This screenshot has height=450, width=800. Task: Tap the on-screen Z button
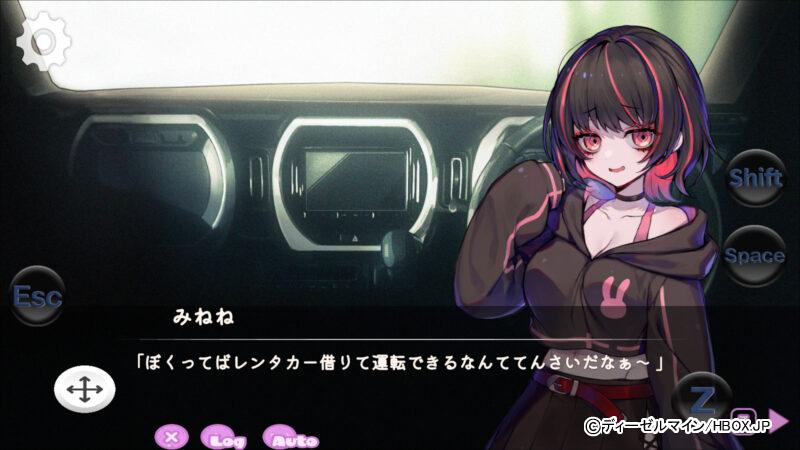(x=704, y=400)
